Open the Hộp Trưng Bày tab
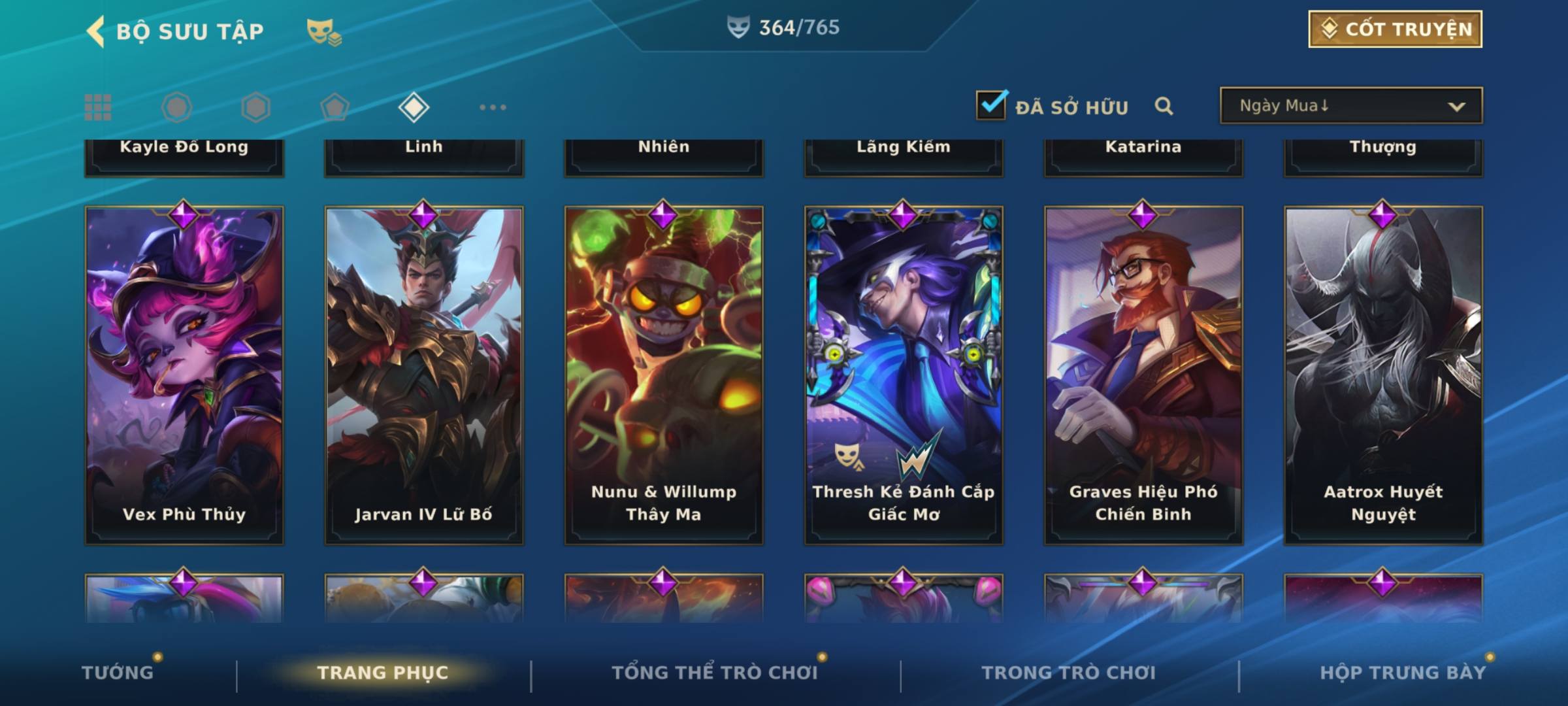 pos(1403,673)
